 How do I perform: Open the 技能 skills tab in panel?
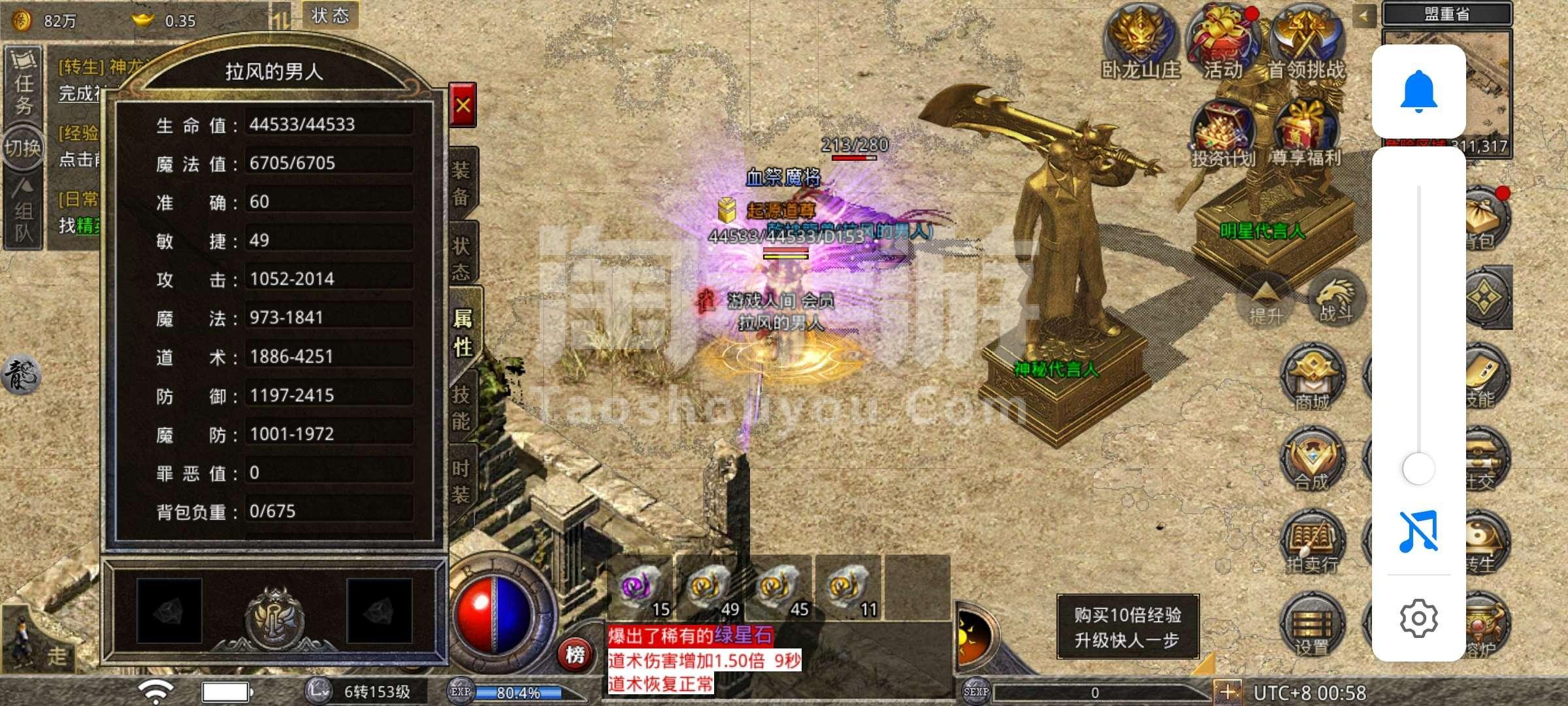pos(461,407)
